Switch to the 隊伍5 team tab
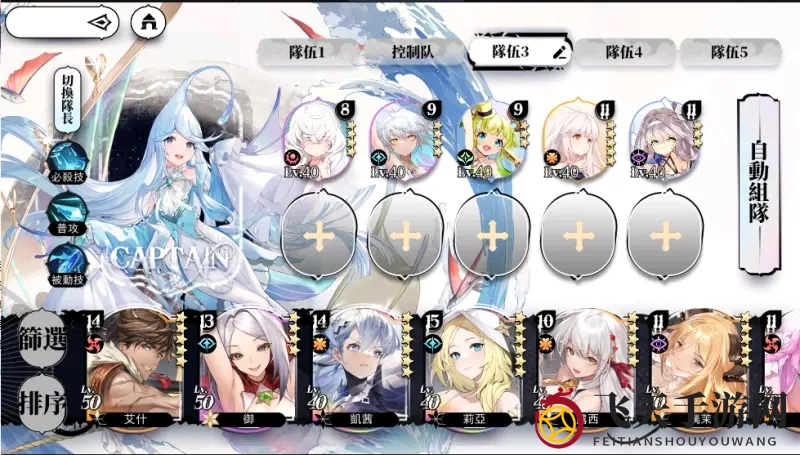 coord(729,52)
